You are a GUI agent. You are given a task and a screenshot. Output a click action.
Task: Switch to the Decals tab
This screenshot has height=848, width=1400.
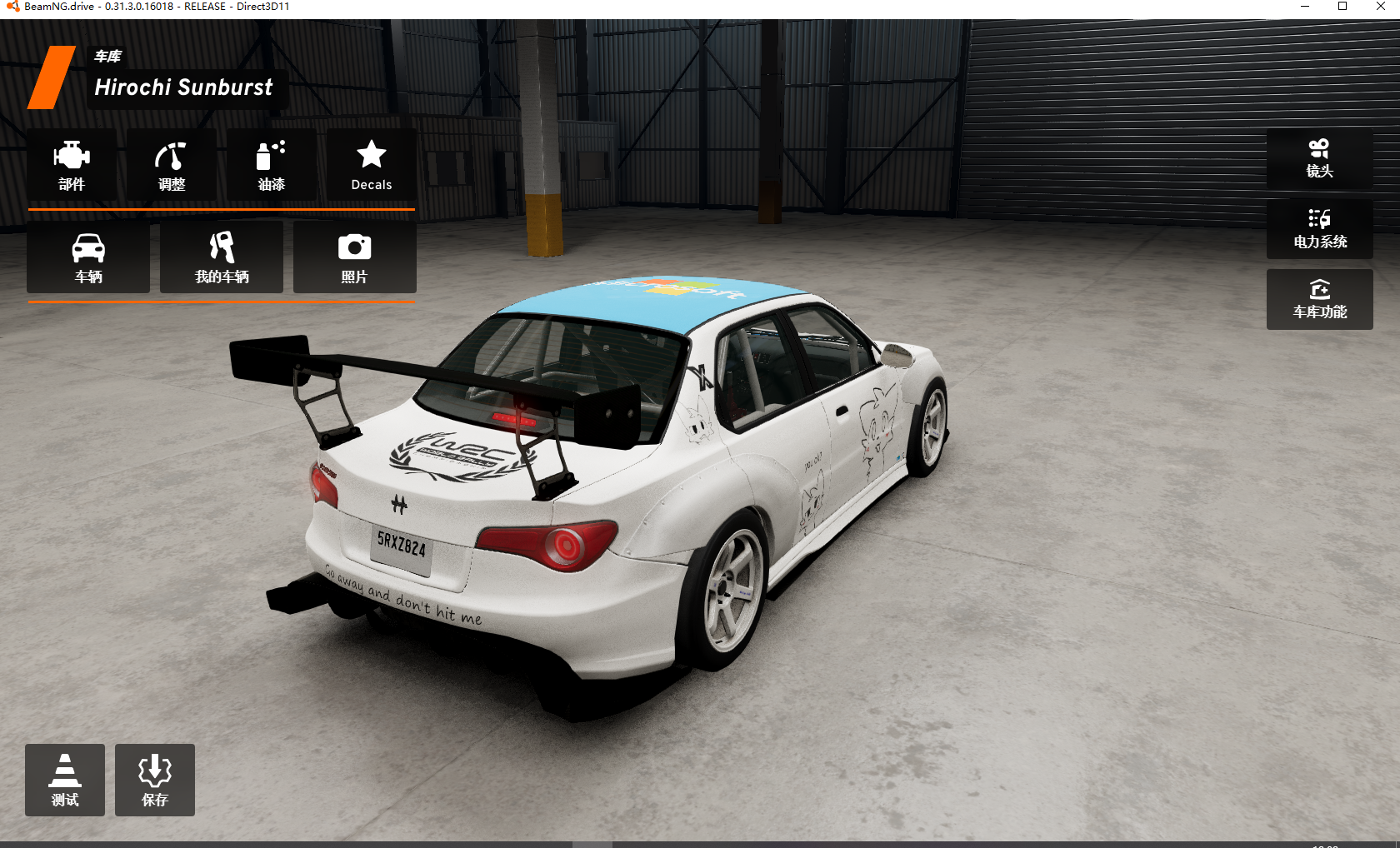point(371,165)
